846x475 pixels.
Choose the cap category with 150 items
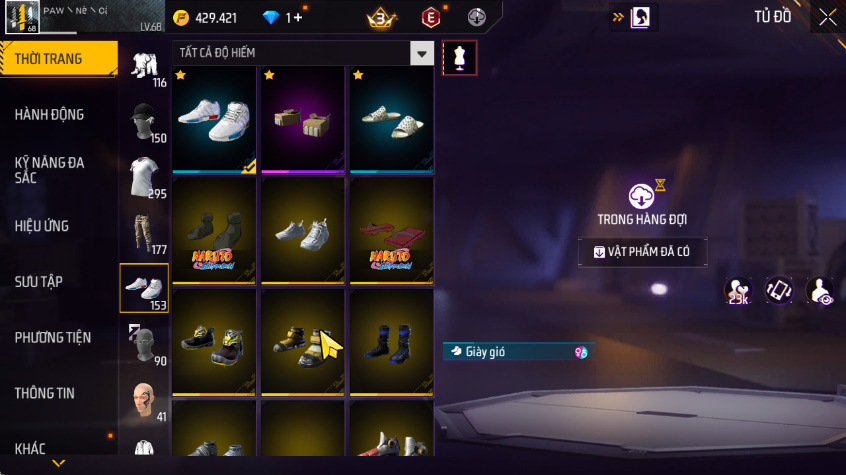(144, 121)
